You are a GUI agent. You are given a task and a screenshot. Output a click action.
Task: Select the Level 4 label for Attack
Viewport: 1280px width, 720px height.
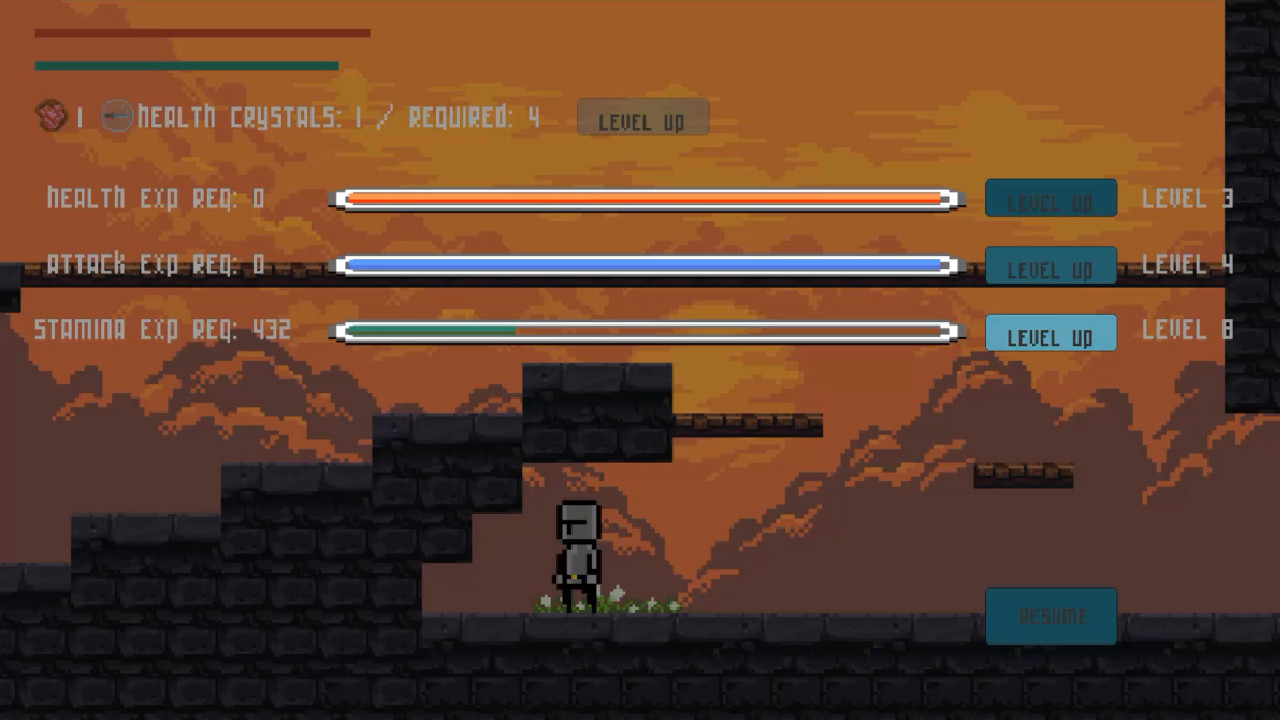1186,265
